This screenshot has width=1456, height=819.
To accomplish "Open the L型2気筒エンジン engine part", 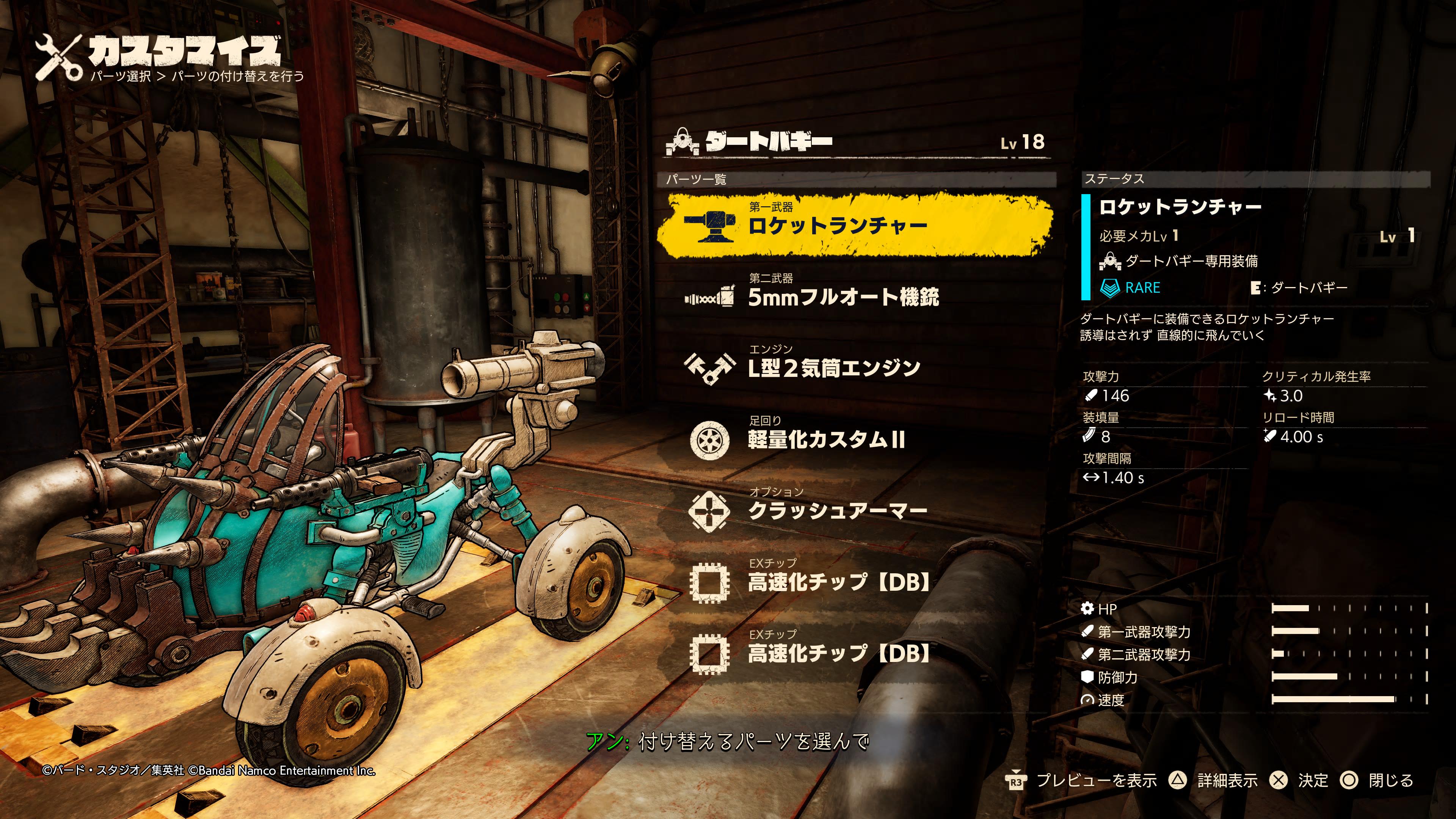I will tap(834, 368).
